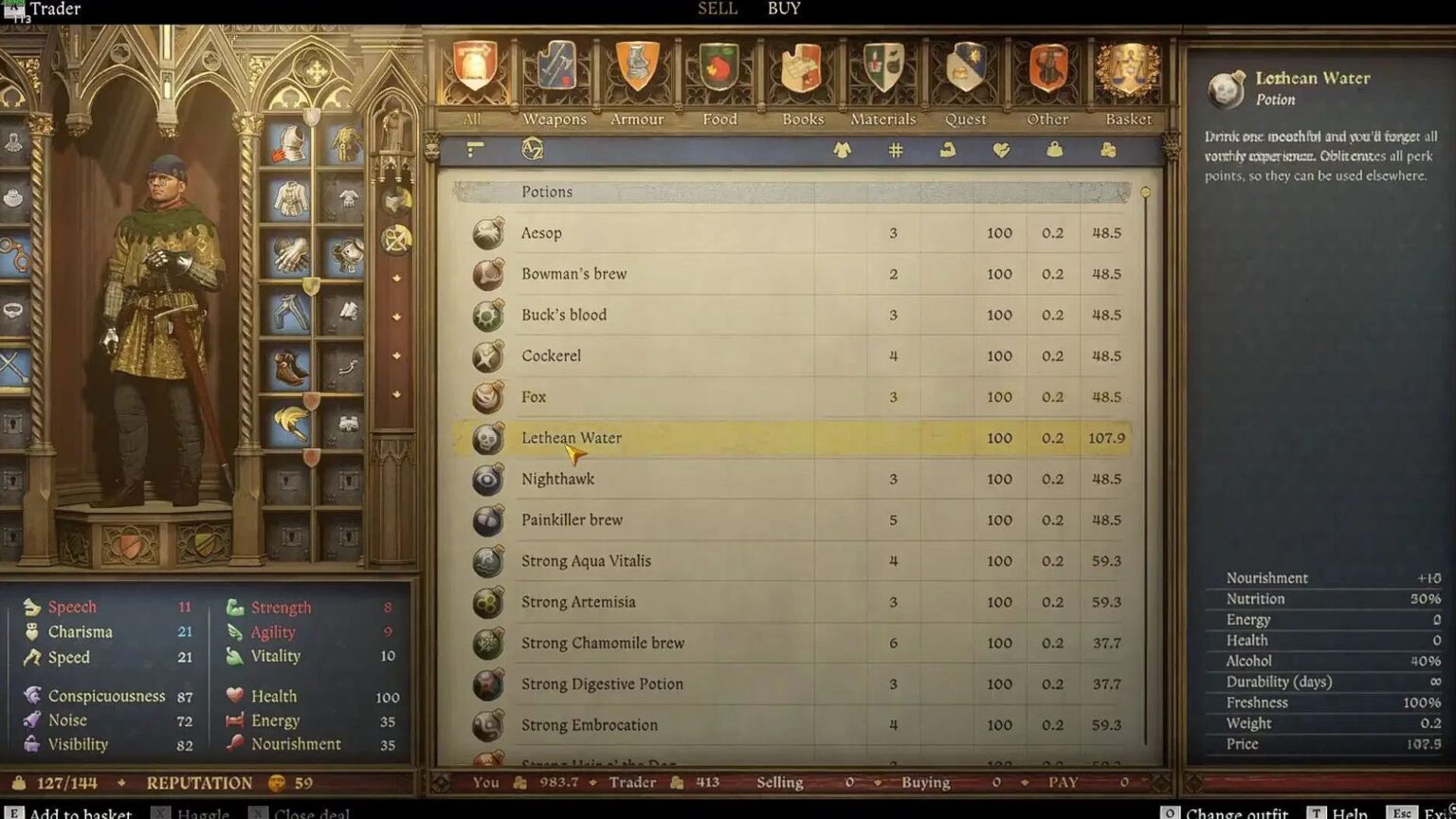Viewport: 1456px width, 819px height.
Task: Open the item filter options
Action: tap(474, 150)
